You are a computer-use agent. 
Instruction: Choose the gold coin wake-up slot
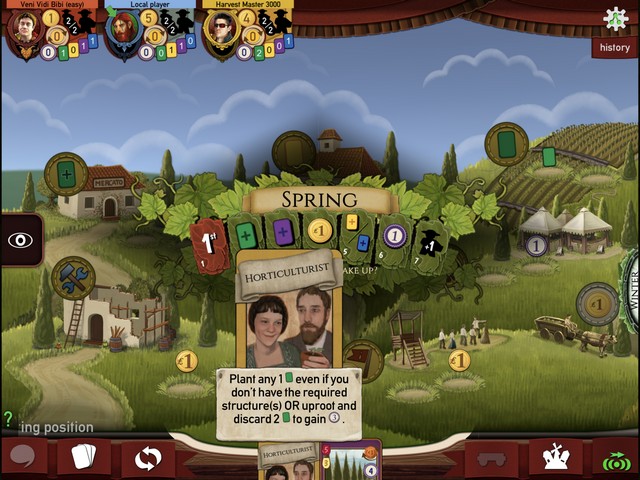(x=319, y=232)
